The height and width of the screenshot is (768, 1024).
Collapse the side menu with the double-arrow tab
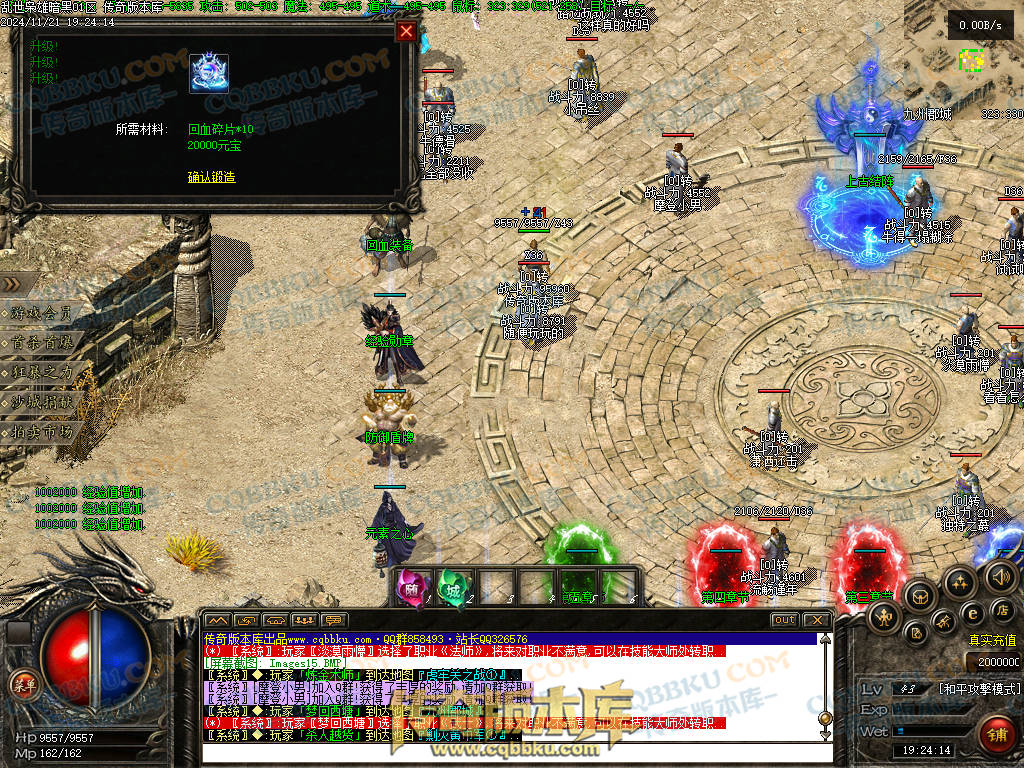tap(14, 283)
